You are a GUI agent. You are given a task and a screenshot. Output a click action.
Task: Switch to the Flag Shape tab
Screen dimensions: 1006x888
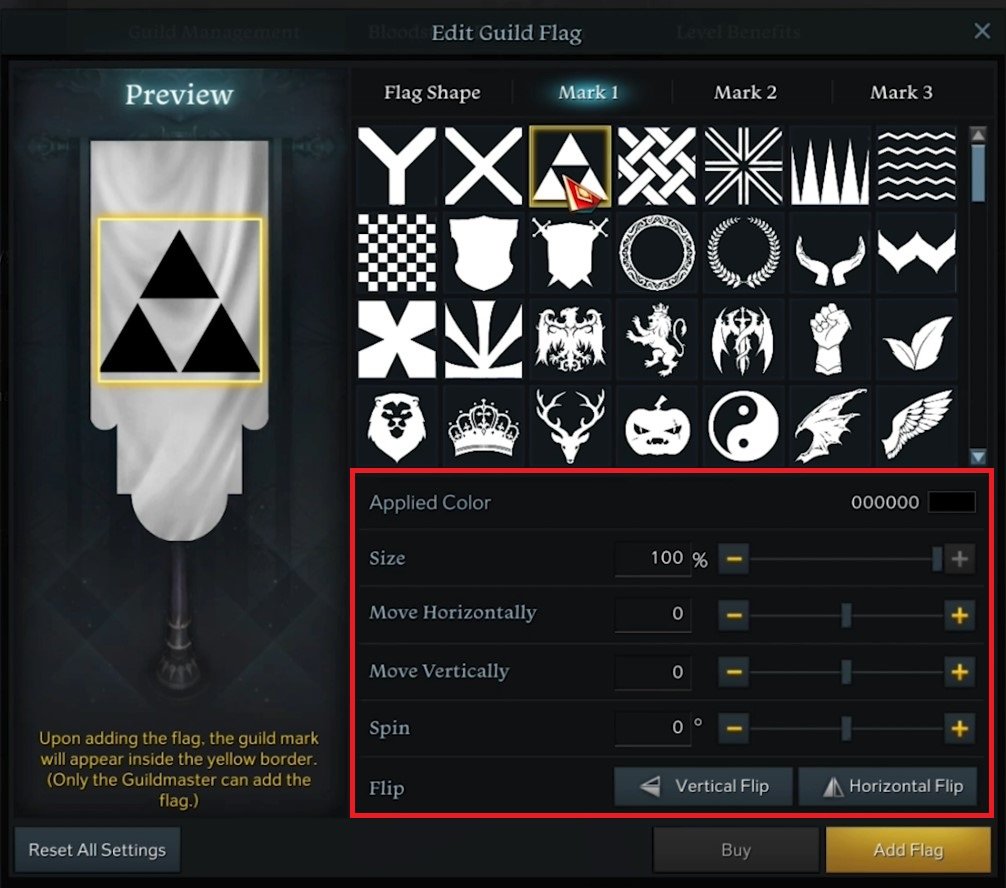[x=432, y=93]
